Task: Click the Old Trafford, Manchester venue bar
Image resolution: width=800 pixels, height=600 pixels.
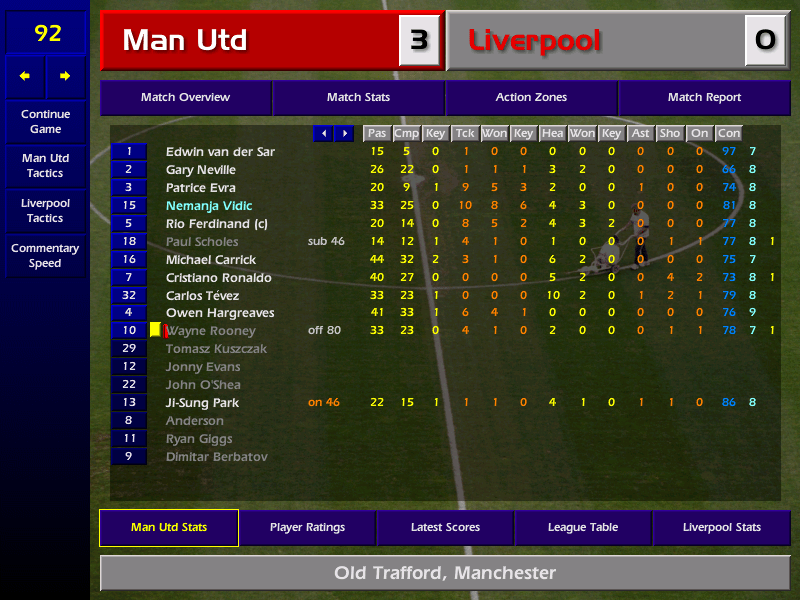Action: tap(445, 573)
